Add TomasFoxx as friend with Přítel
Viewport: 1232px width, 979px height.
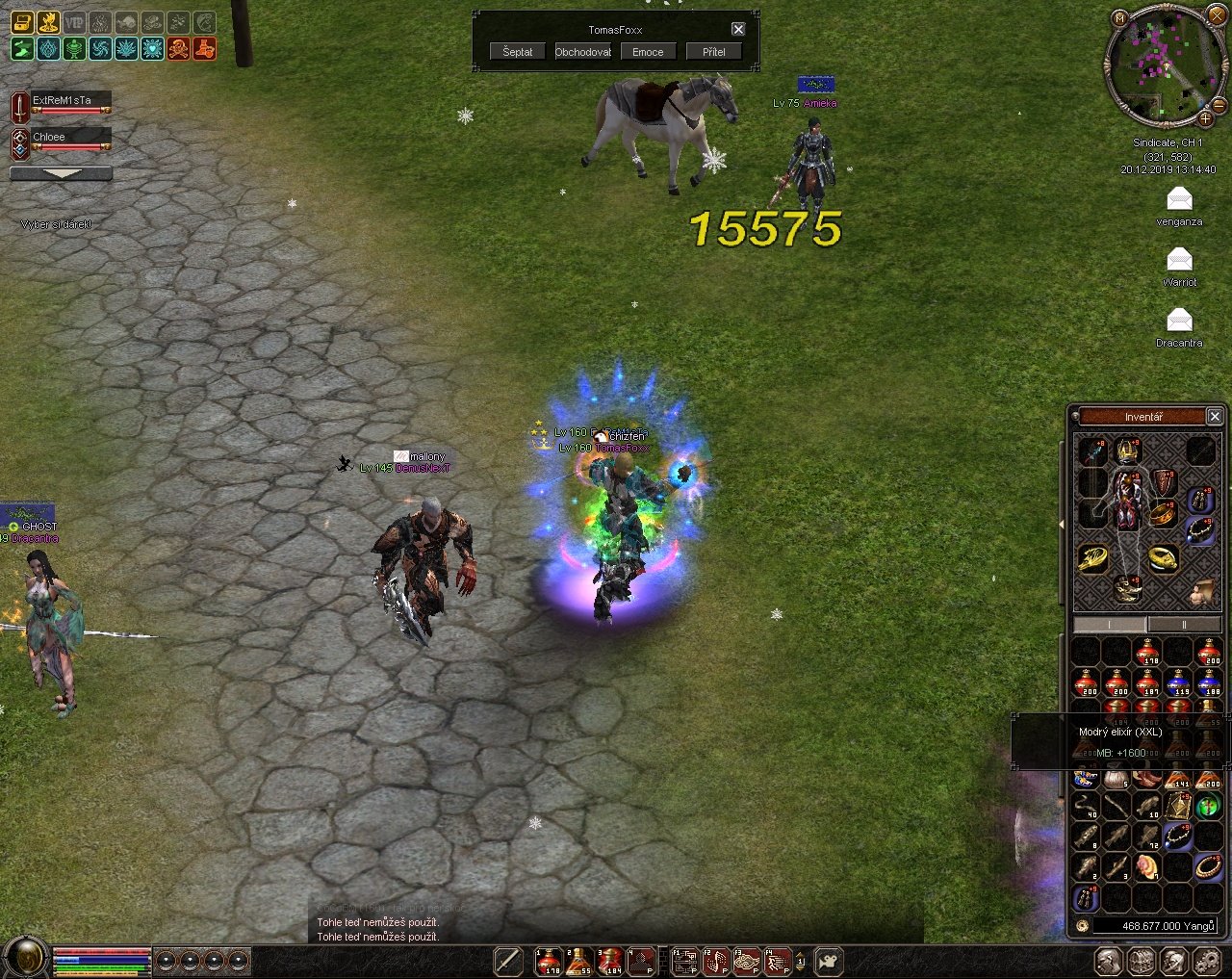713,52
